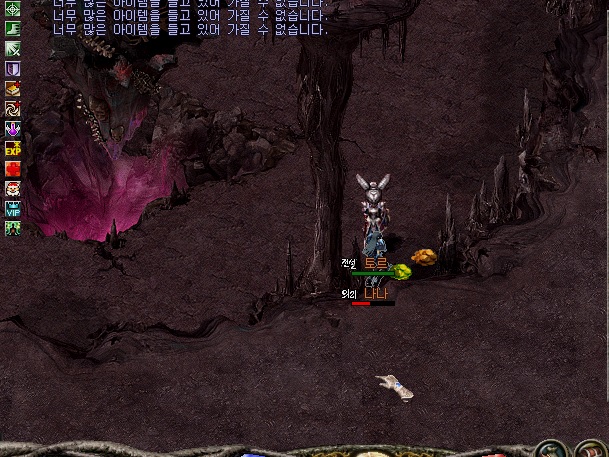Select the red gift box icon
This screenshot has width=609, height=457.
coord(13,168)
